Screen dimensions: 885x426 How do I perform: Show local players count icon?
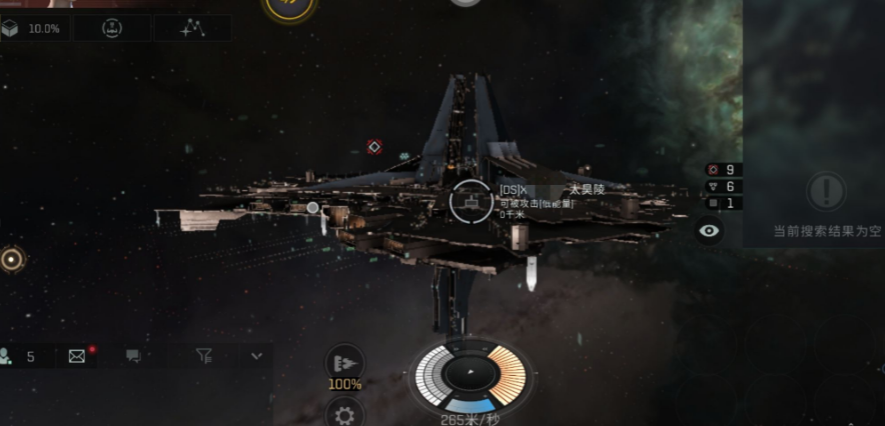(x=18, y=356)
